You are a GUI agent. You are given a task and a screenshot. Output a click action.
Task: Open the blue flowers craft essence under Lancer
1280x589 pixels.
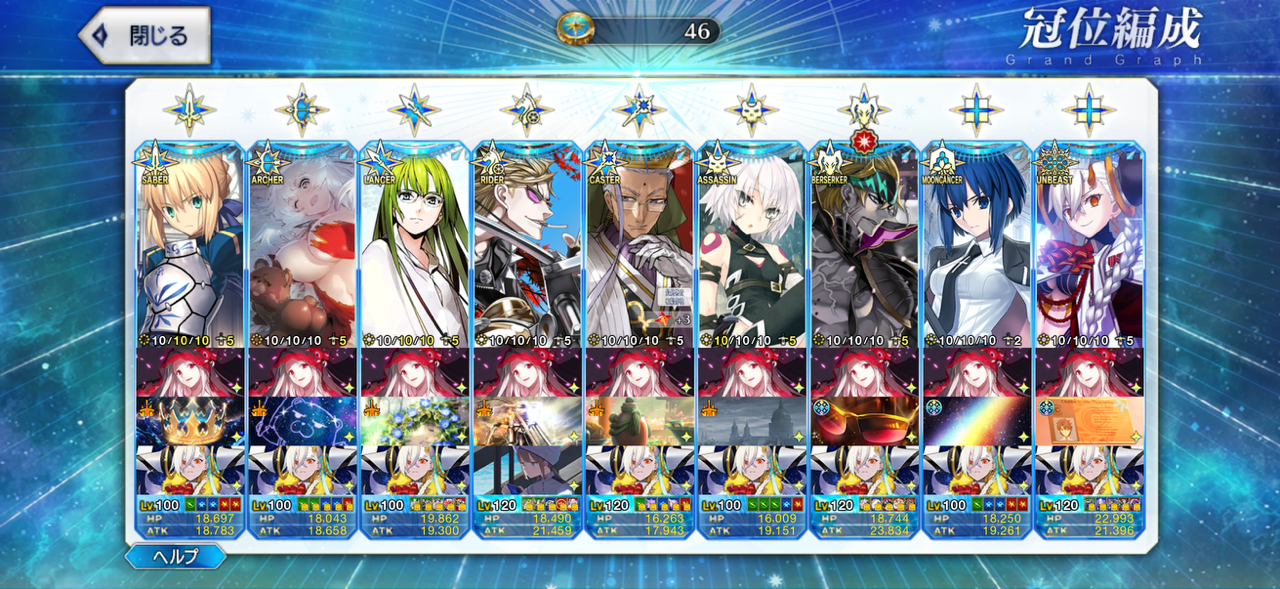click(x=414, y=421)
